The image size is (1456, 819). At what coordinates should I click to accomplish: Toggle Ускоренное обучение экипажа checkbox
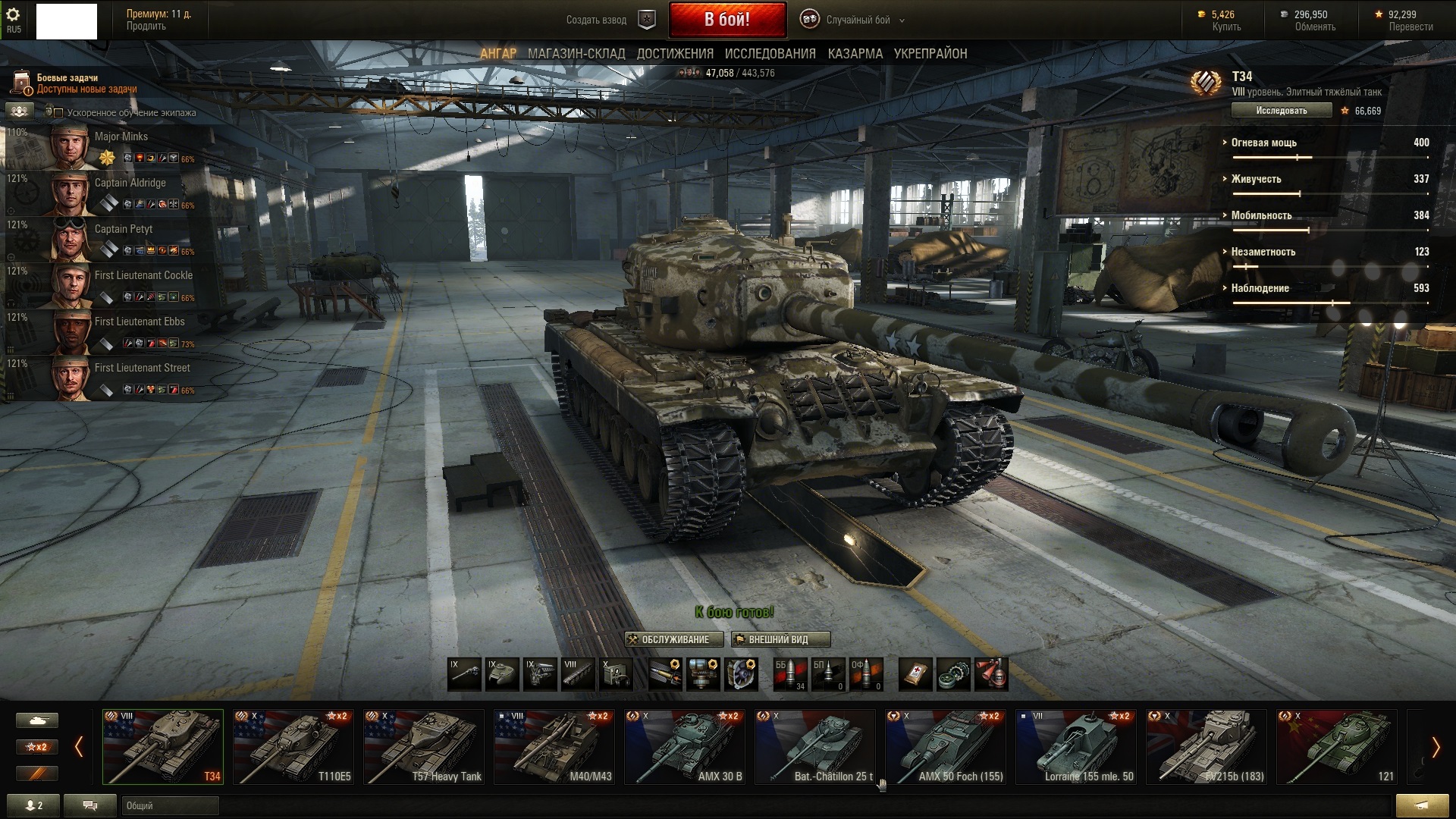pos(58,113)
